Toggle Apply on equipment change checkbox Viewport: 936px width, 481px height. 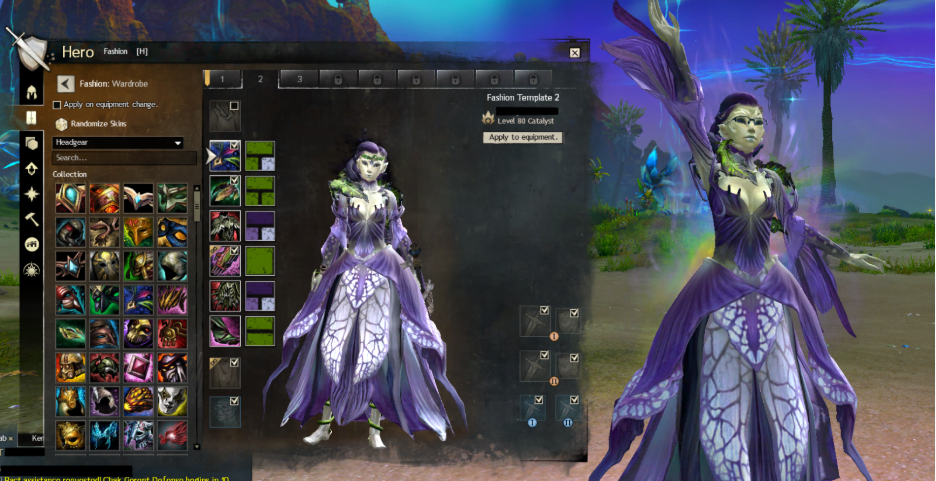pyautogui.click(x=57, y=104)
